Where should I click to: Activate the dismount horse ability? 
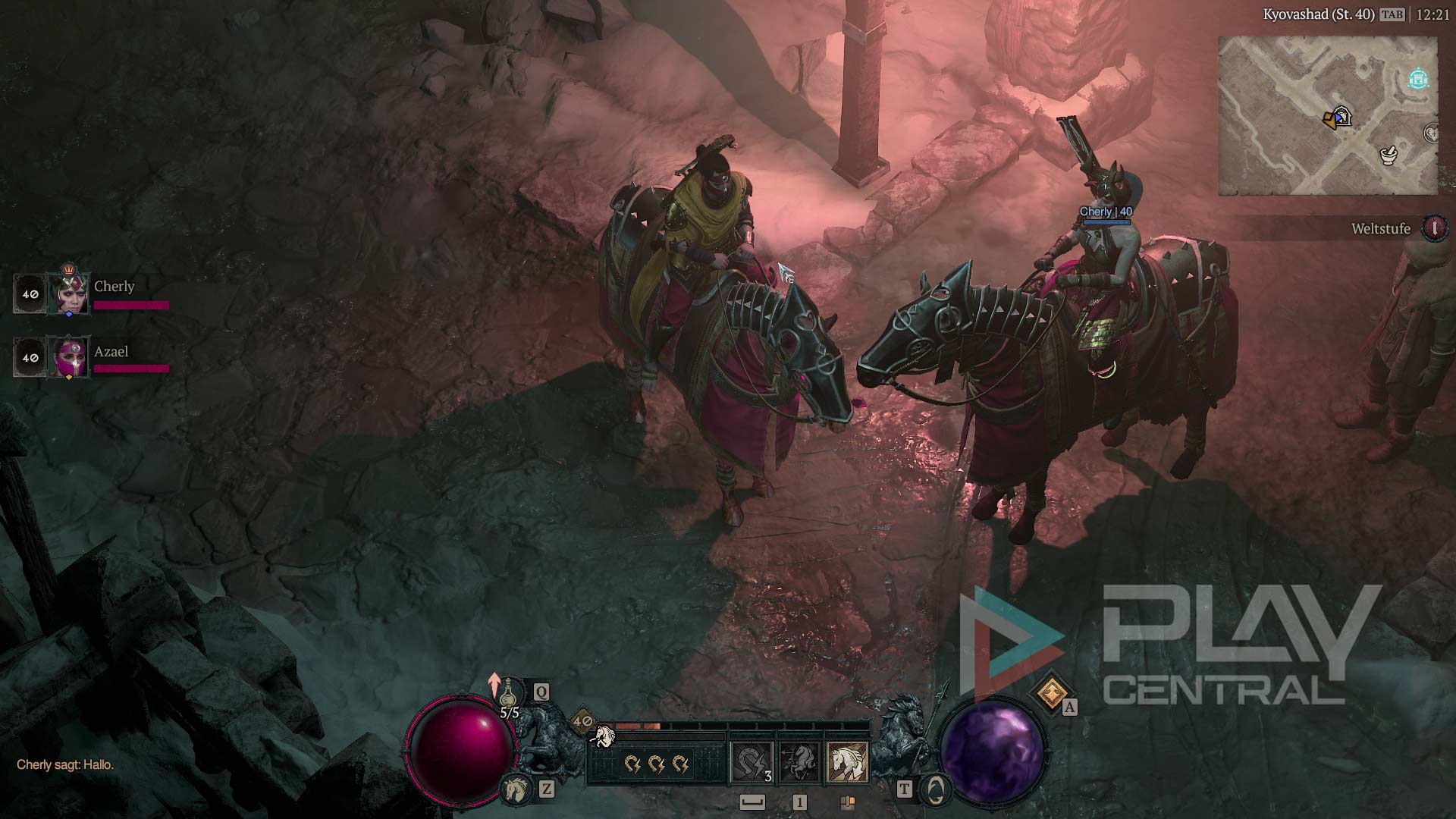click(x=799, y=761)
